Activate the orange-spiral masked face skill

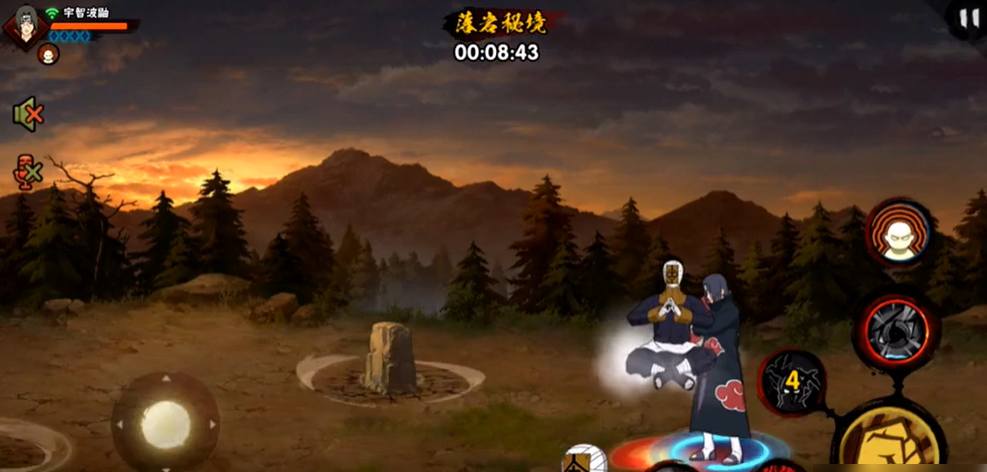(x=897, y=232)
